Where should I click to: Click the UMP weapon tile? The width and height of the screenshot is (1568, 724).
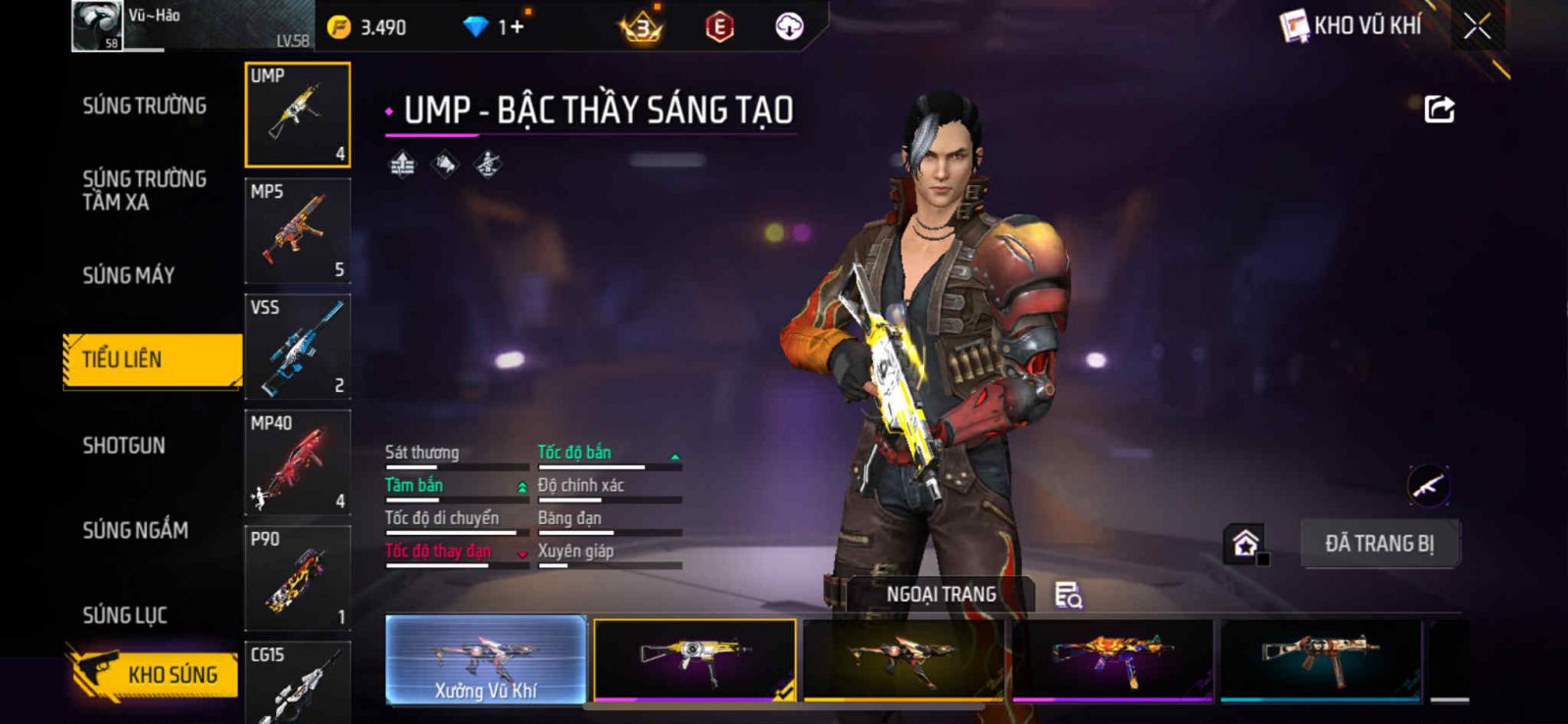[x=297, y=115]
